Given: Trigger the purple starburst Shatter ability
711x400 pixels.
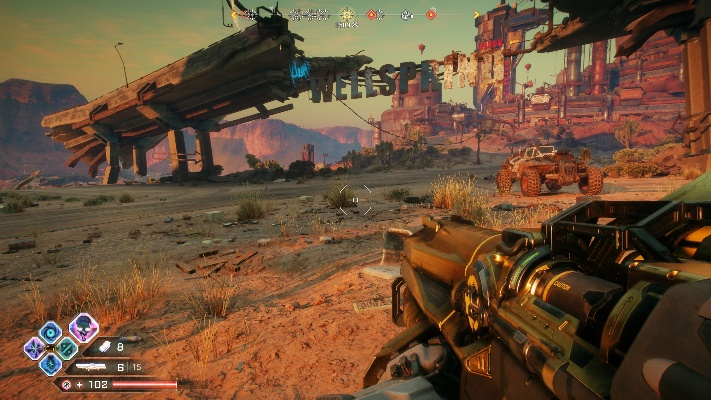Looking at the screenshot, I should click(35, 348).
